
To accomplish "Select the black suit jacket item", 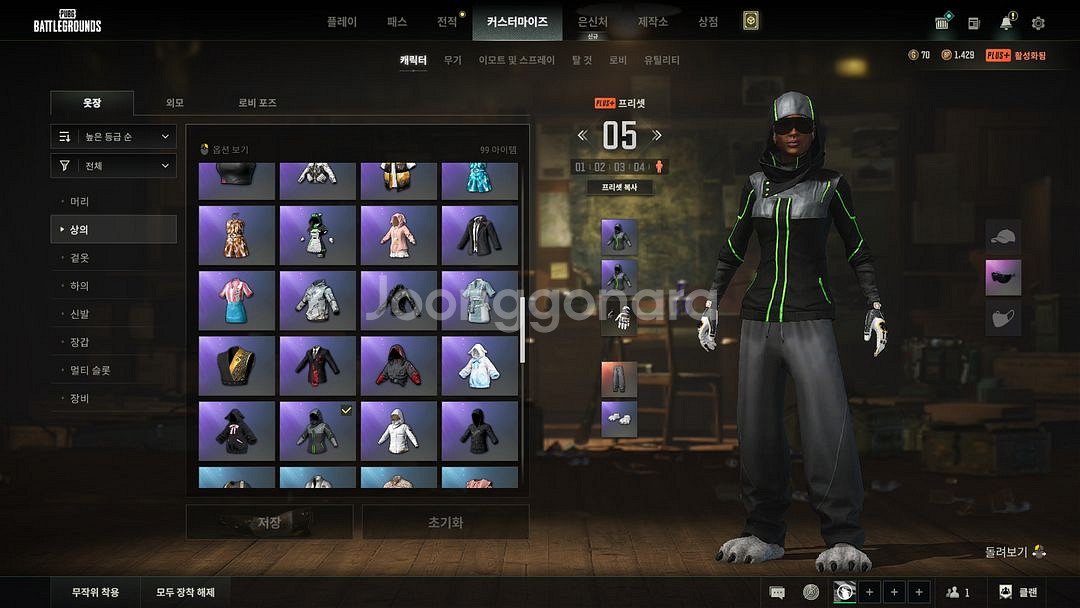I will click(x=479, y=235).
